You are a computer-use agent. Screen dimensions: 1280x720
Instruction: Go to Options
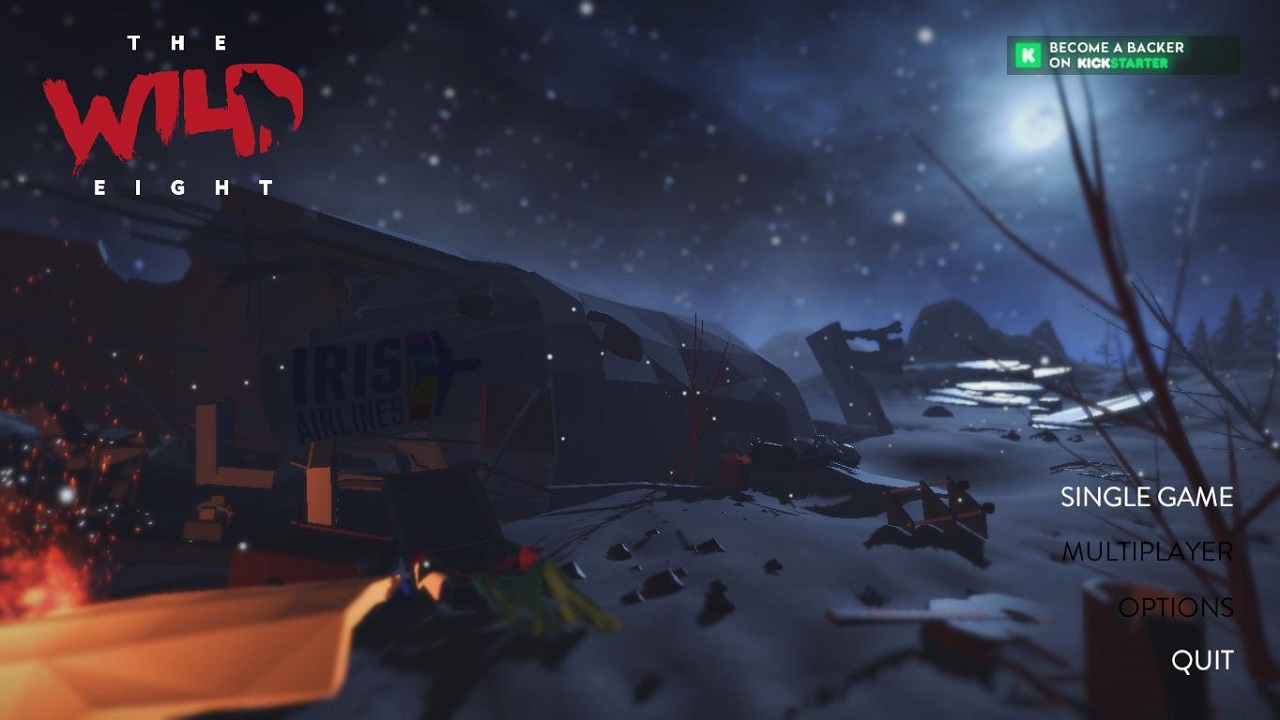click(1175, 607)
